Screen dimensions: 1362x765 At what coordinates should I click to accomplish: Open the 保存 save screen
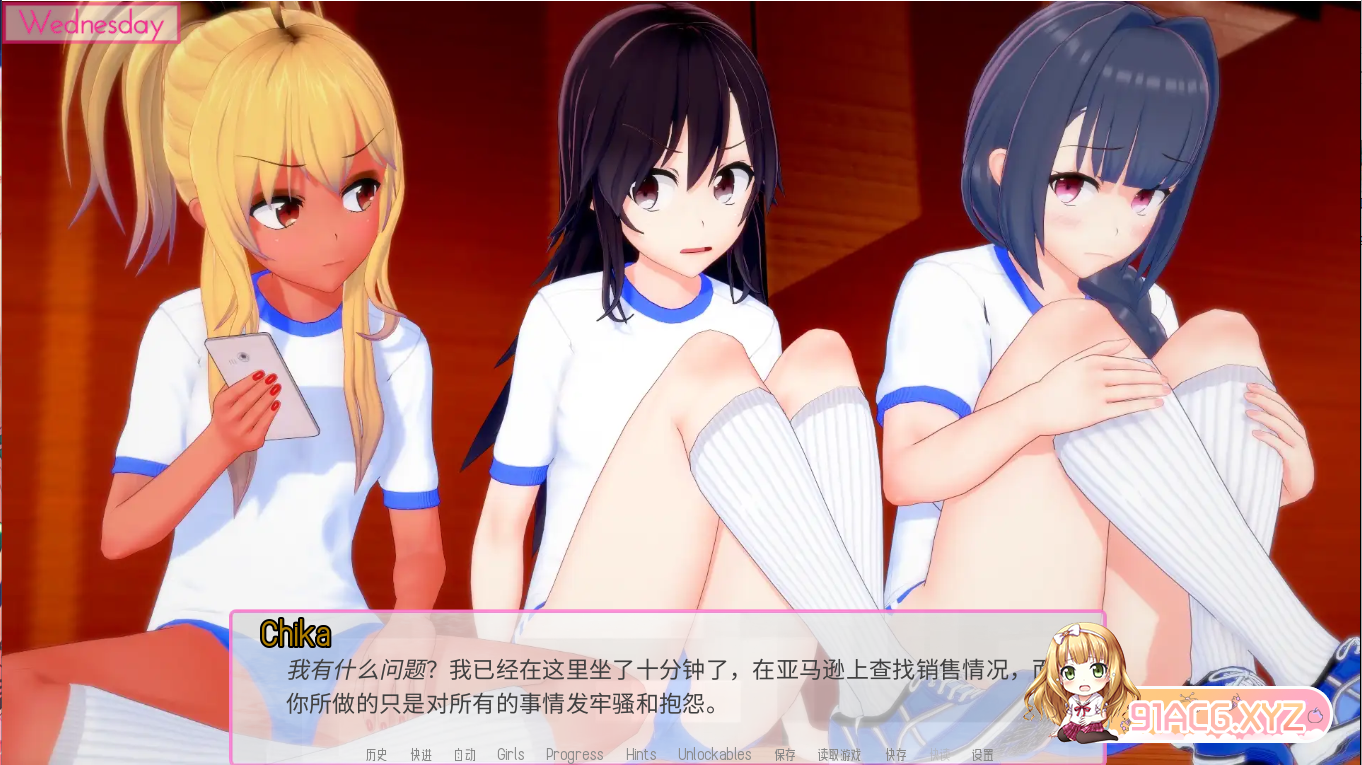pyautogui.click(x=783, y=755)
